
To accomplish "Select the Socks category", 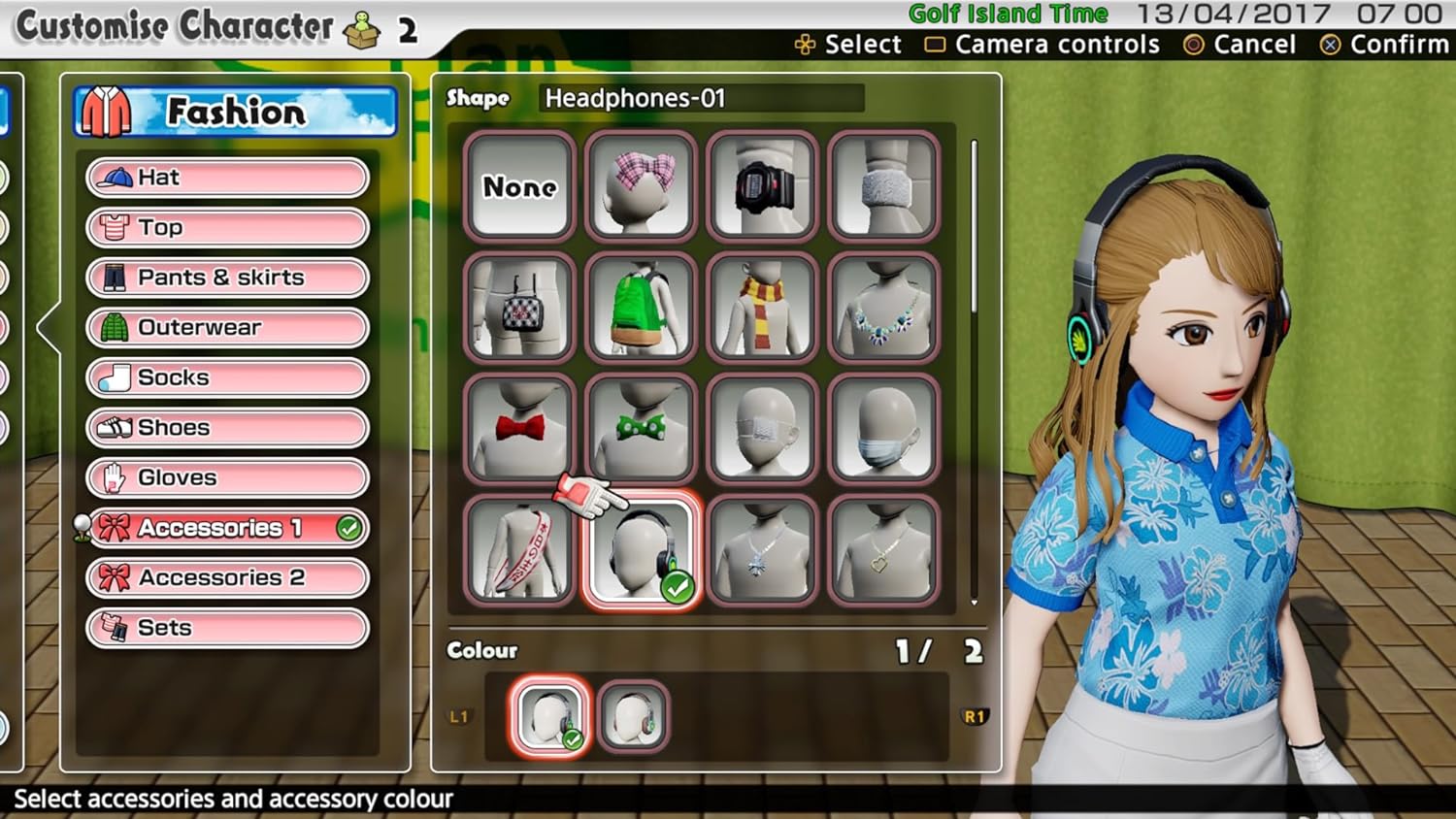I will [227, 377].
